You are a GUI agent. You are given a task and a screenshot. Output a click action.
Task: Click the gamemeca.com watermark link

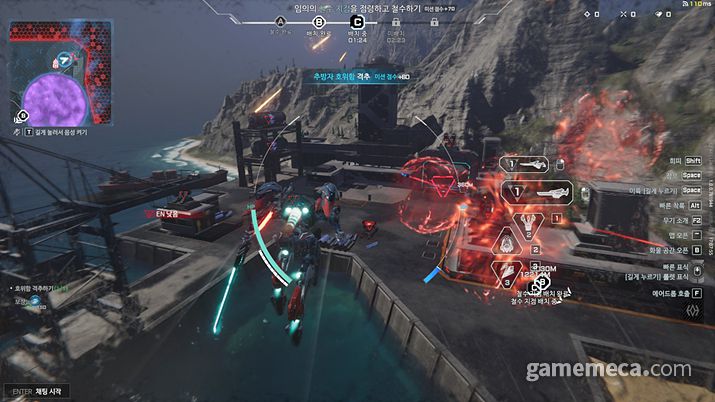(612, 371)
